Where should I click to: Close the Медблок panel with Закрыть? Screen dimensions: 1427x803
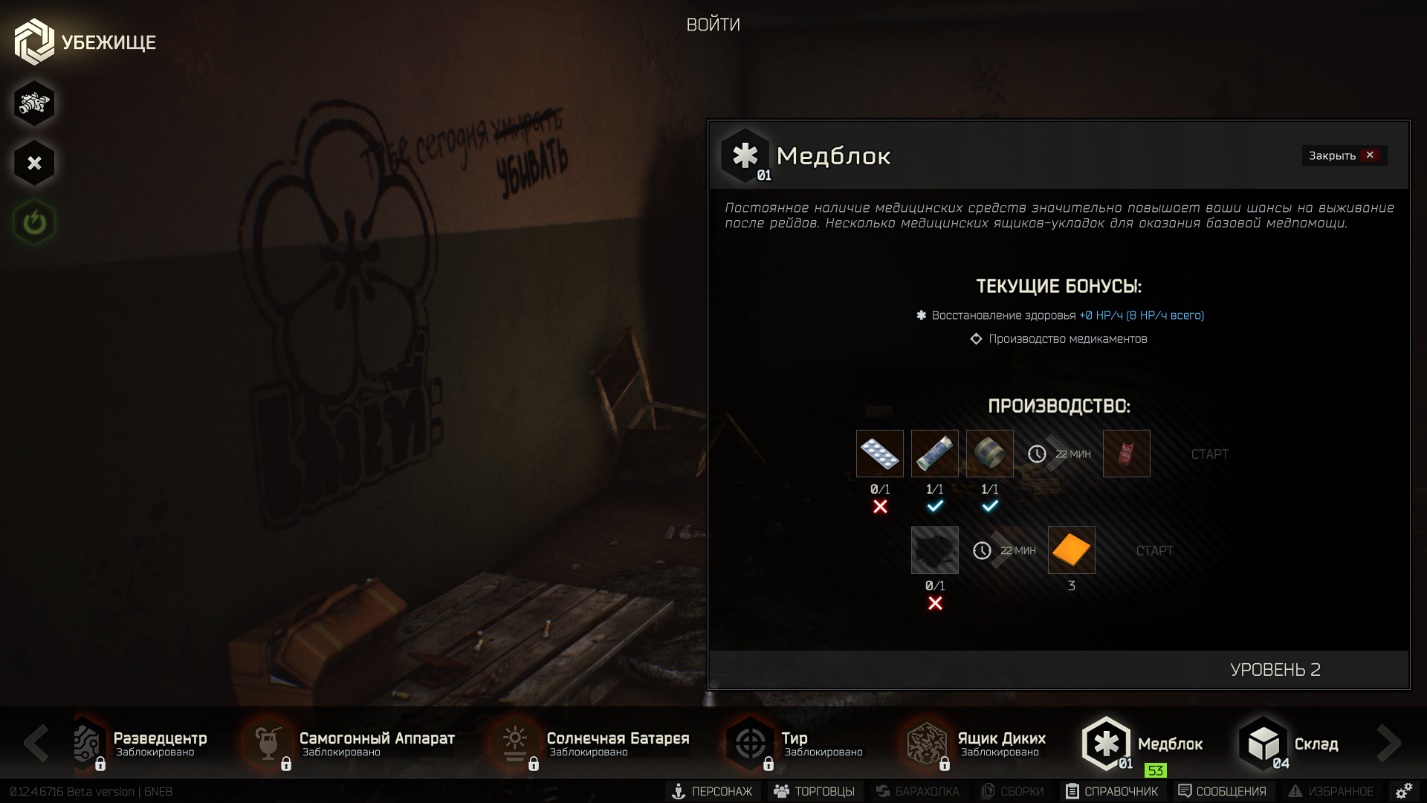pos(1343,155)
